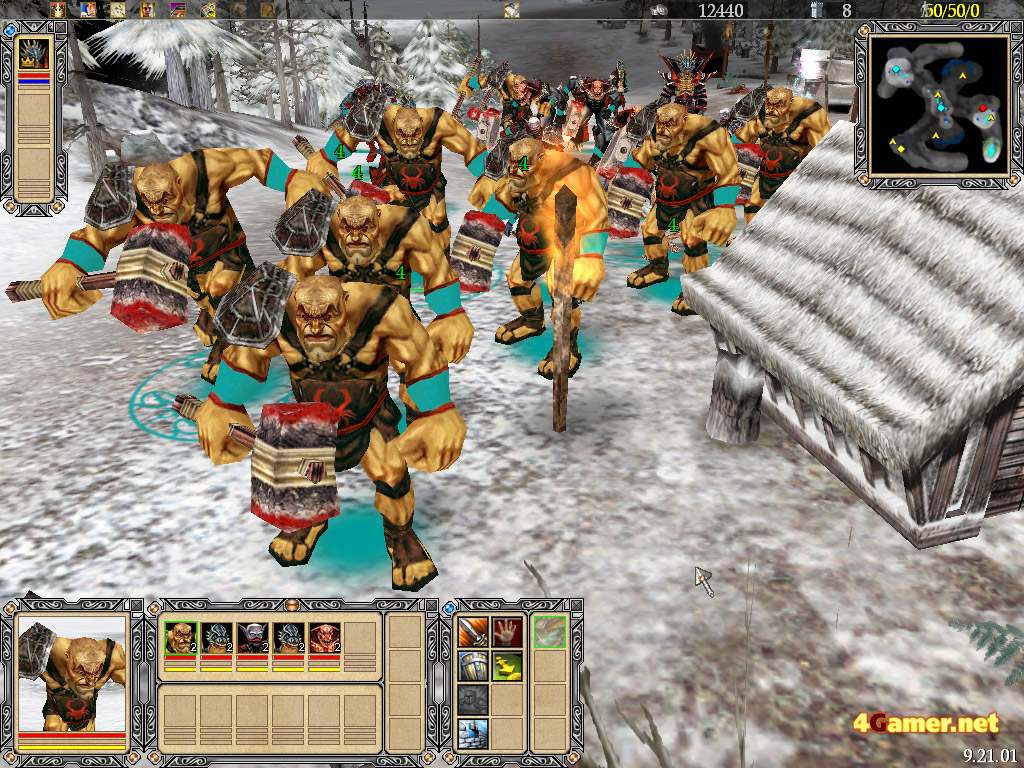Click the blue gem above the hero panel
Image resolution: width=1024 pixels, height=768 pixels.
coord(10,31)
